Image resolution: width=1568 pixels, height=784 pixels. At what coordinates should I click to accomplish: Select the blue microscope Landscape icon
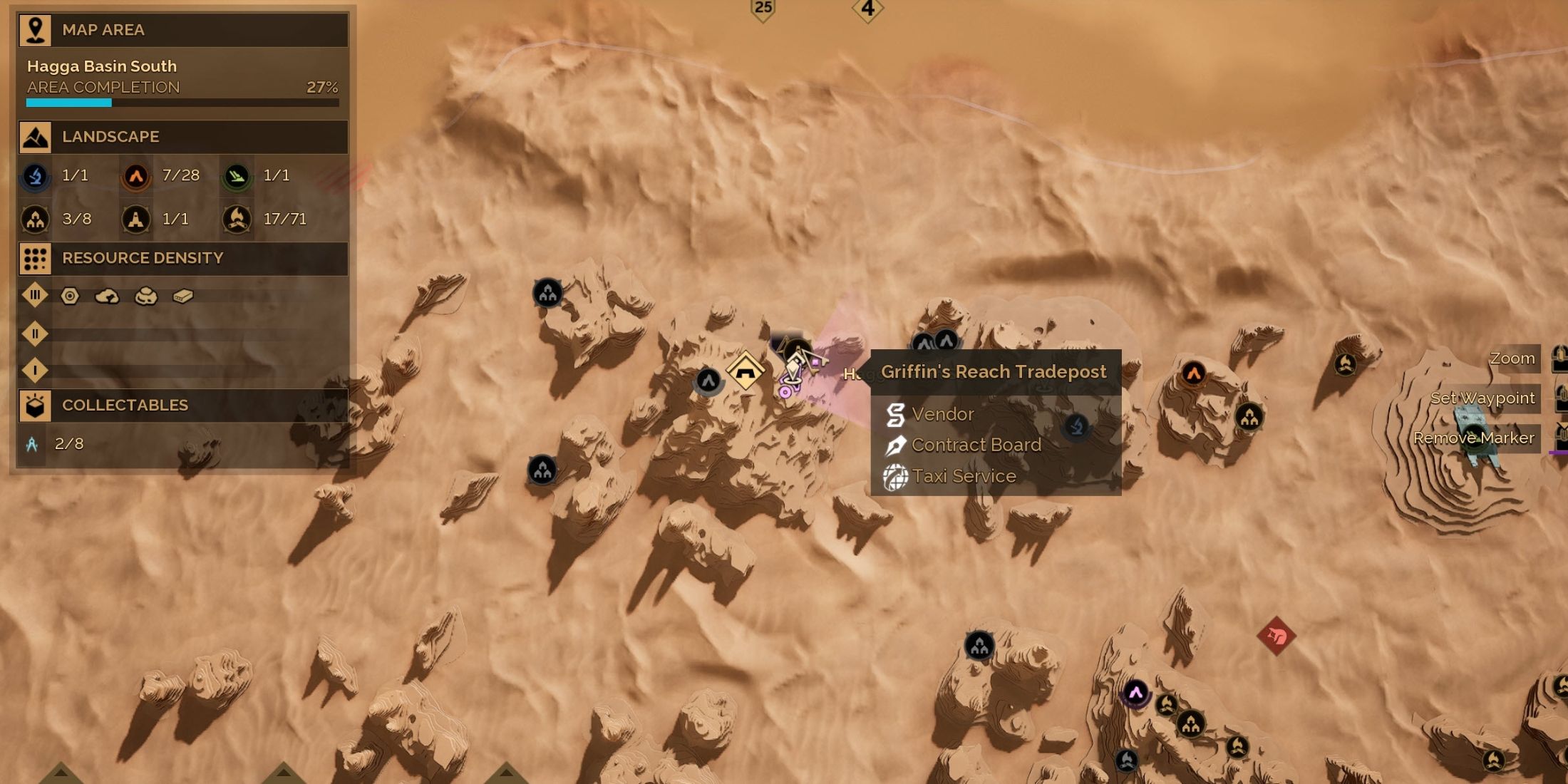(35, 176)
